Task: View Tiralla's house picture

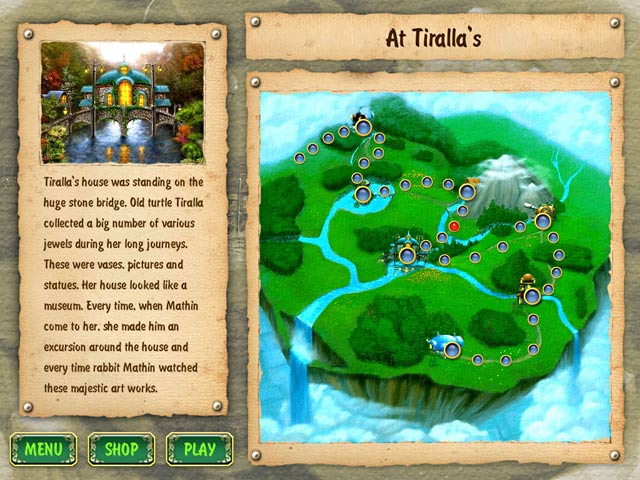Action: 123,103
